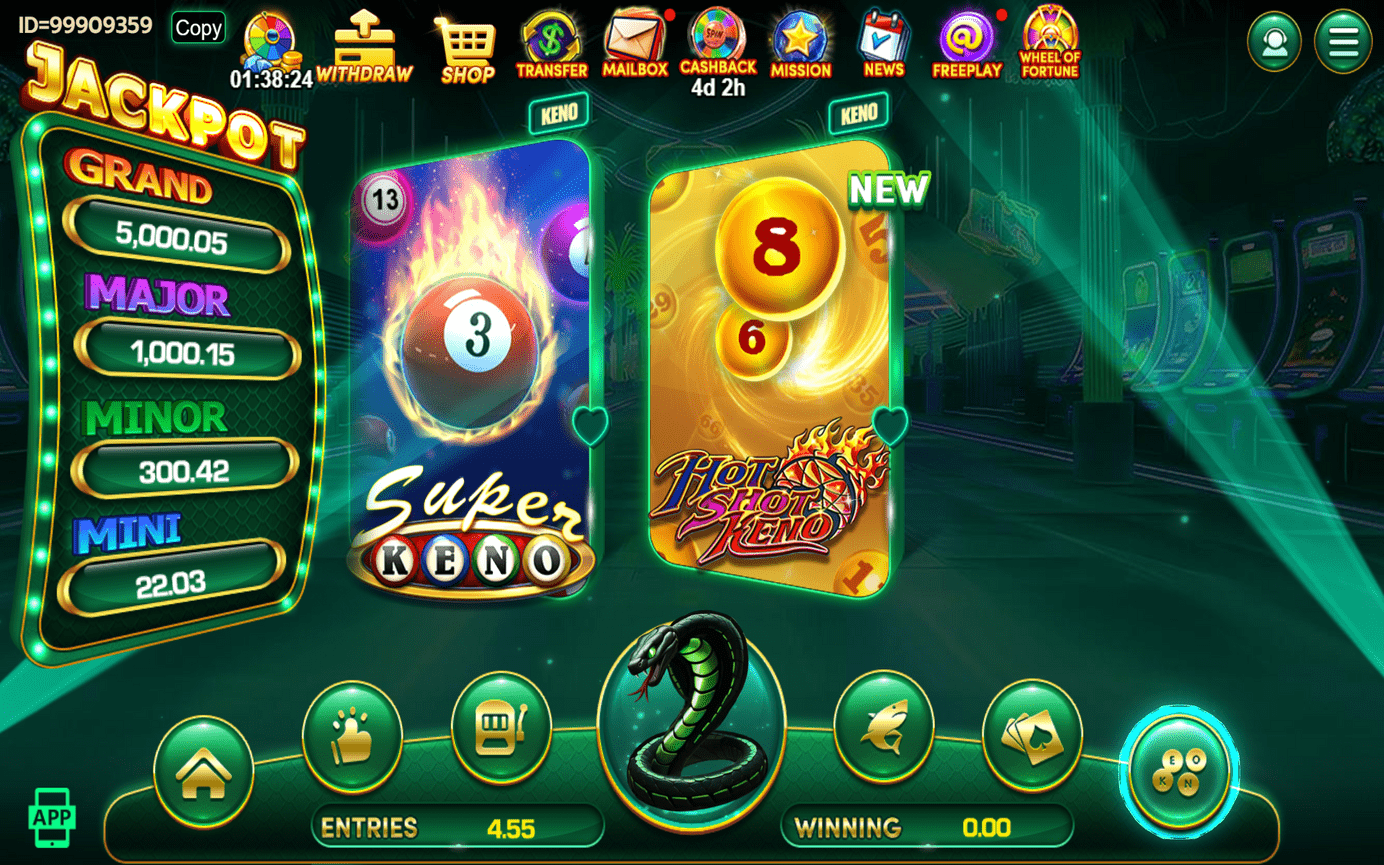Read the News calendar
This screenshot has height=865, width=1384.
click(883, 45)
